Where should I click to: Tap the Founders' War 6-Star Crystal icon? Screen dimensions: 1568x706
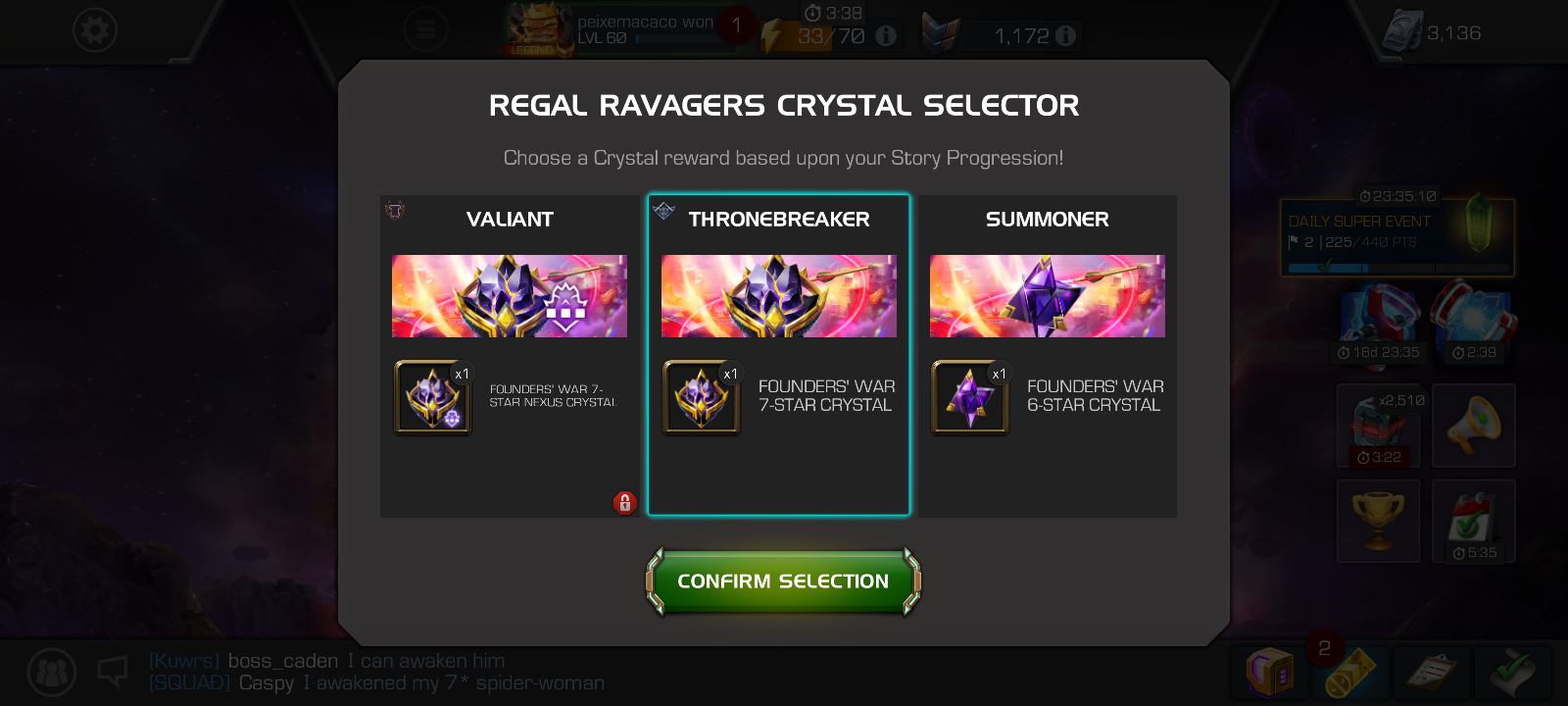tap(970, 397)
